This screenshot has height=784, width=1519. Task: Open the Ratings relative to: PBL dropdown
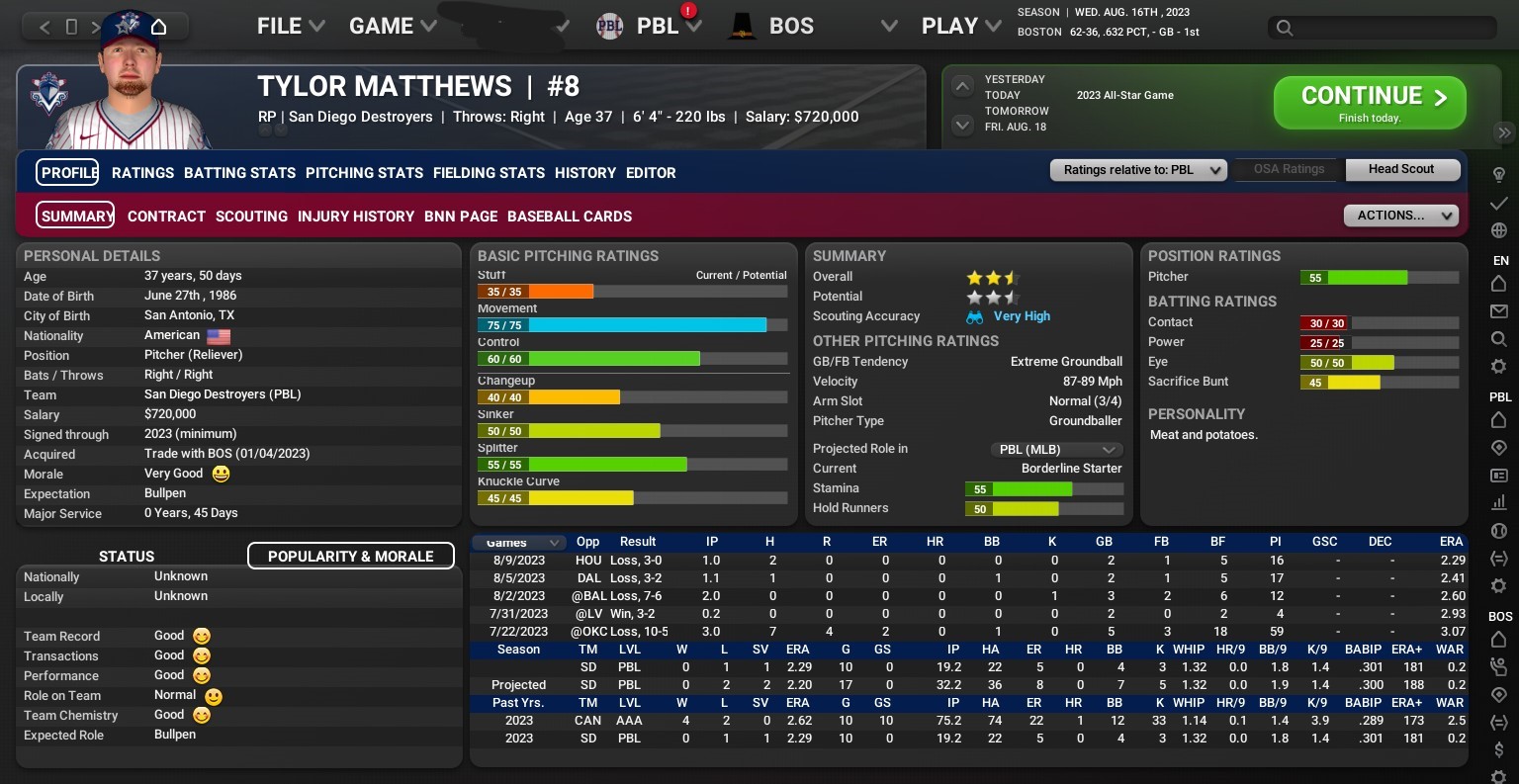1137,169
